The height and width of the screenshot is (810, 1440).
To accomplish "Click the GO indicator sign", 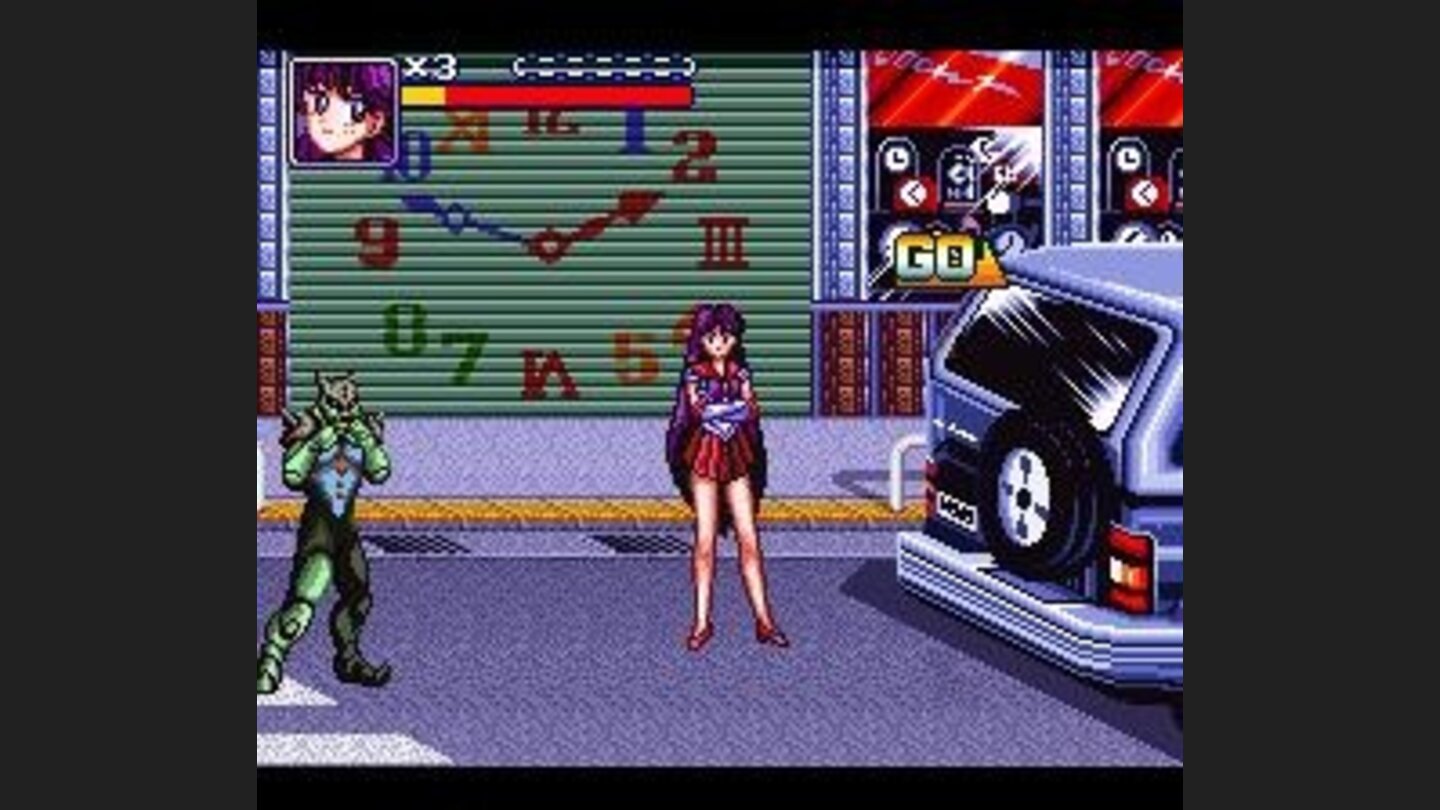I will (930, 258).
